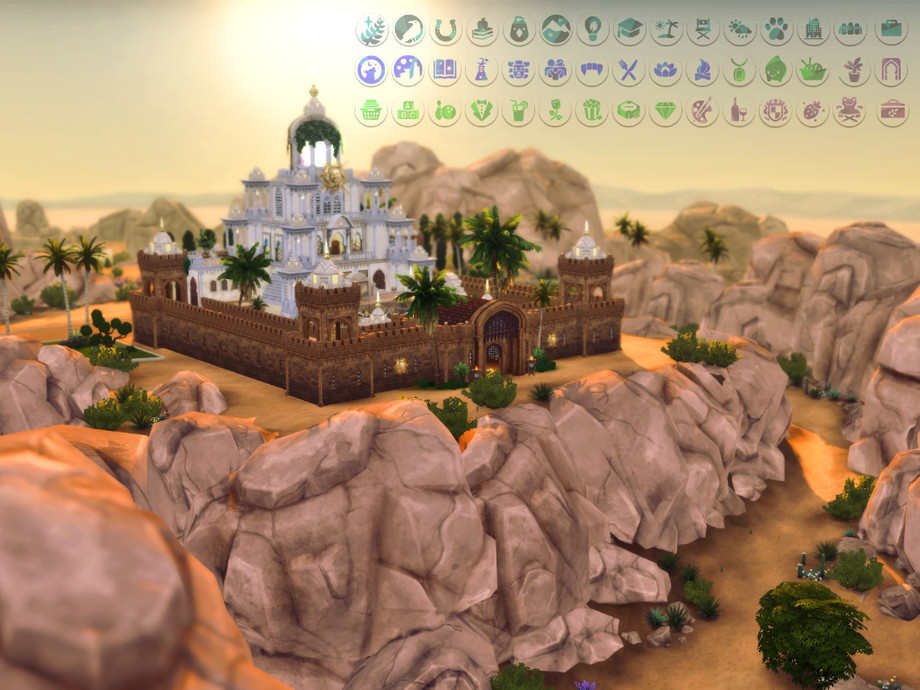Choose the diamond gem pack icon

(x=666, y=110)
